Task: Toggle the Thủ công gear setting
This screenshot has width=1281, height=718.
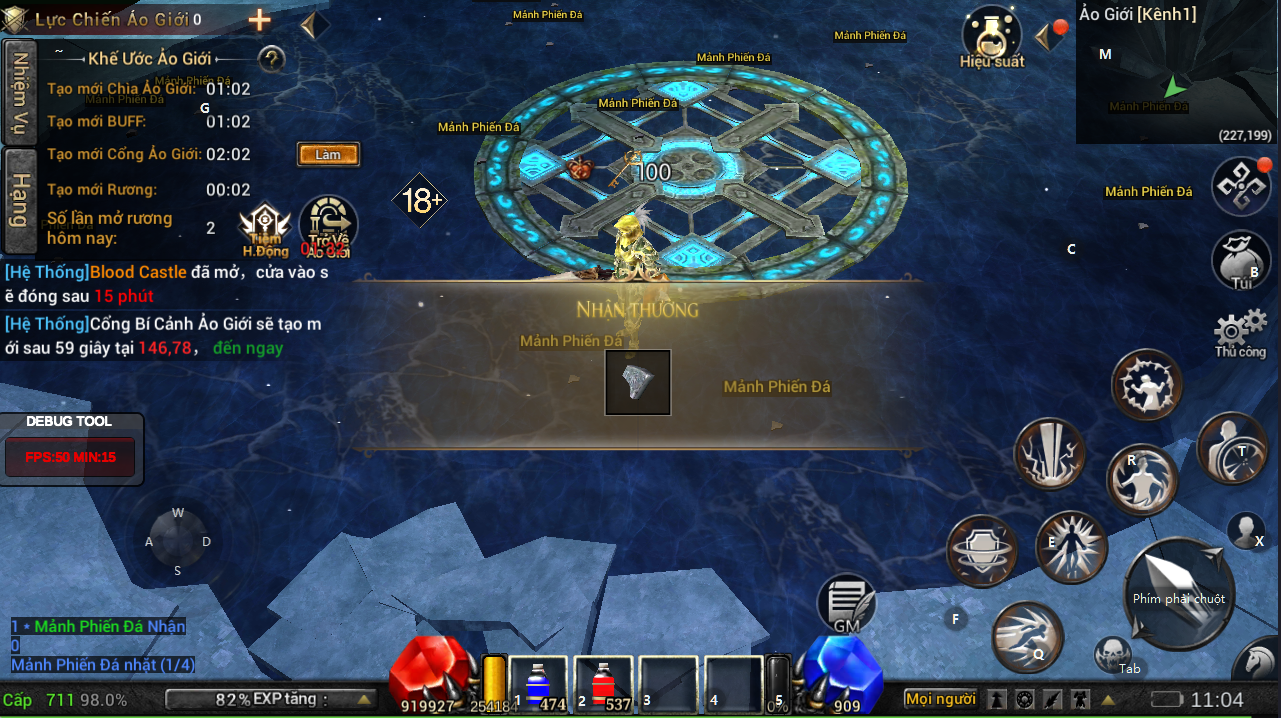Action: point(1240,333)
